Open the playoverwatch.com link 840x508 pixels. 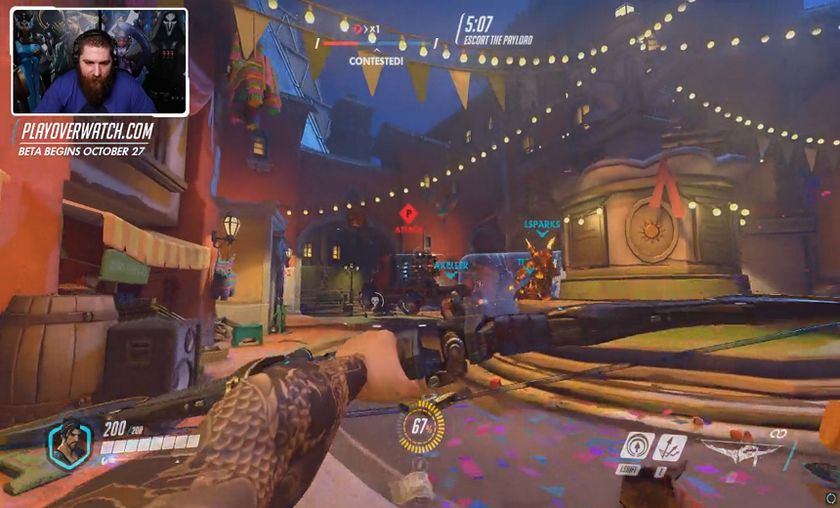(89, 131)
